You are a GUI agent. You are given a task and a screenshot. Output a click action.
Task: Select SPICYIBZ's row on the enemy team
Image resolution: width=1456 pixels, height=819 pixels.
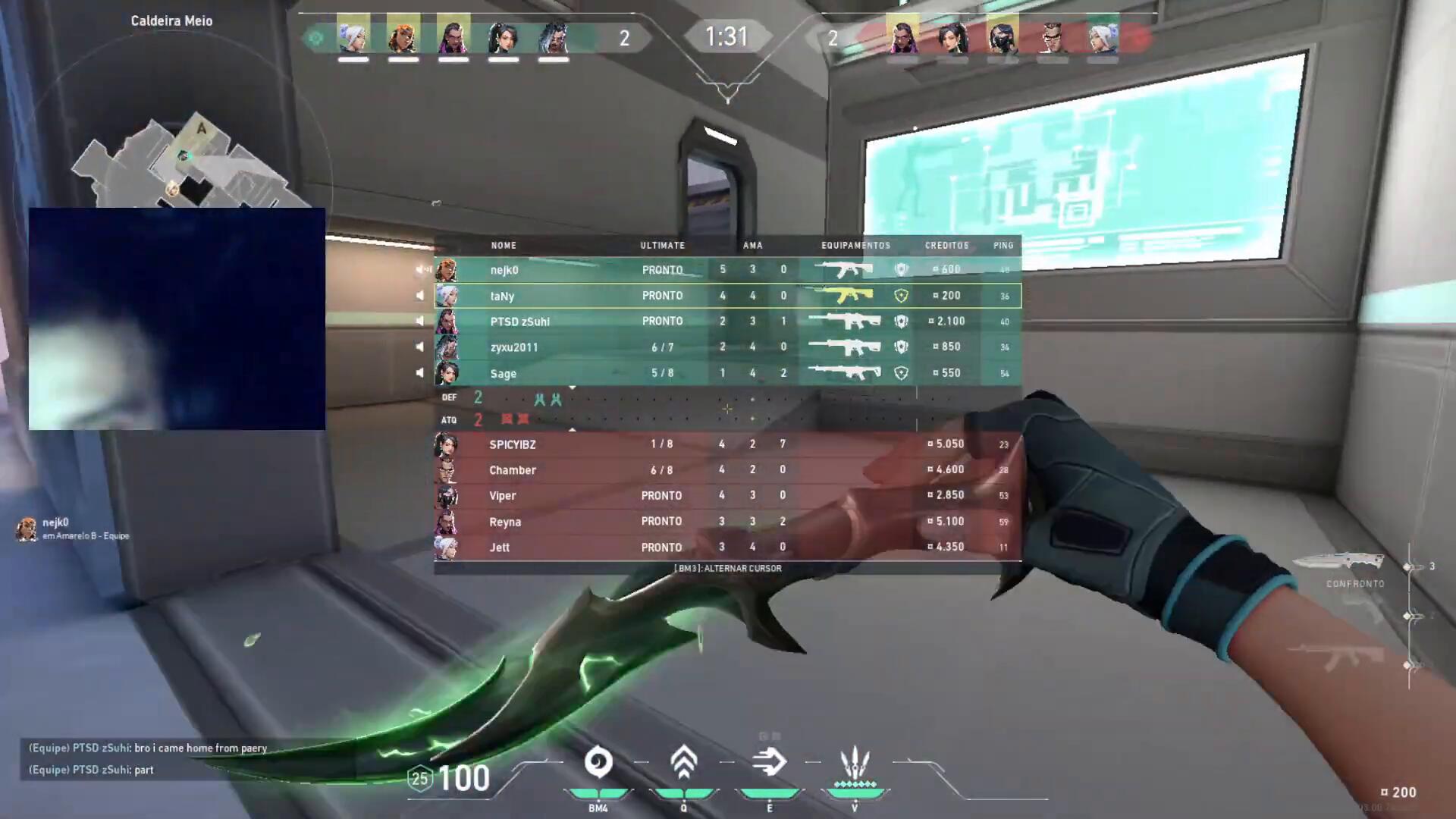[726, 444]
